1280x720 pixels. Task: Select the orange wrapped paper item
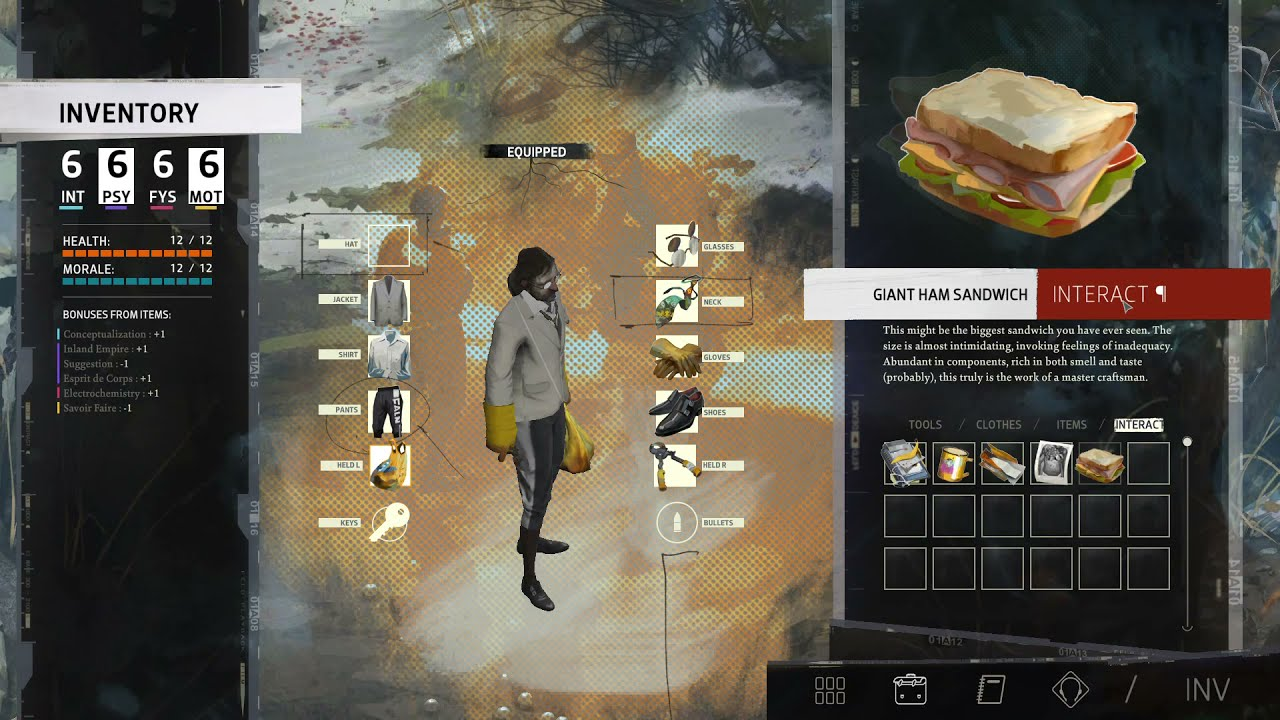1002,464
